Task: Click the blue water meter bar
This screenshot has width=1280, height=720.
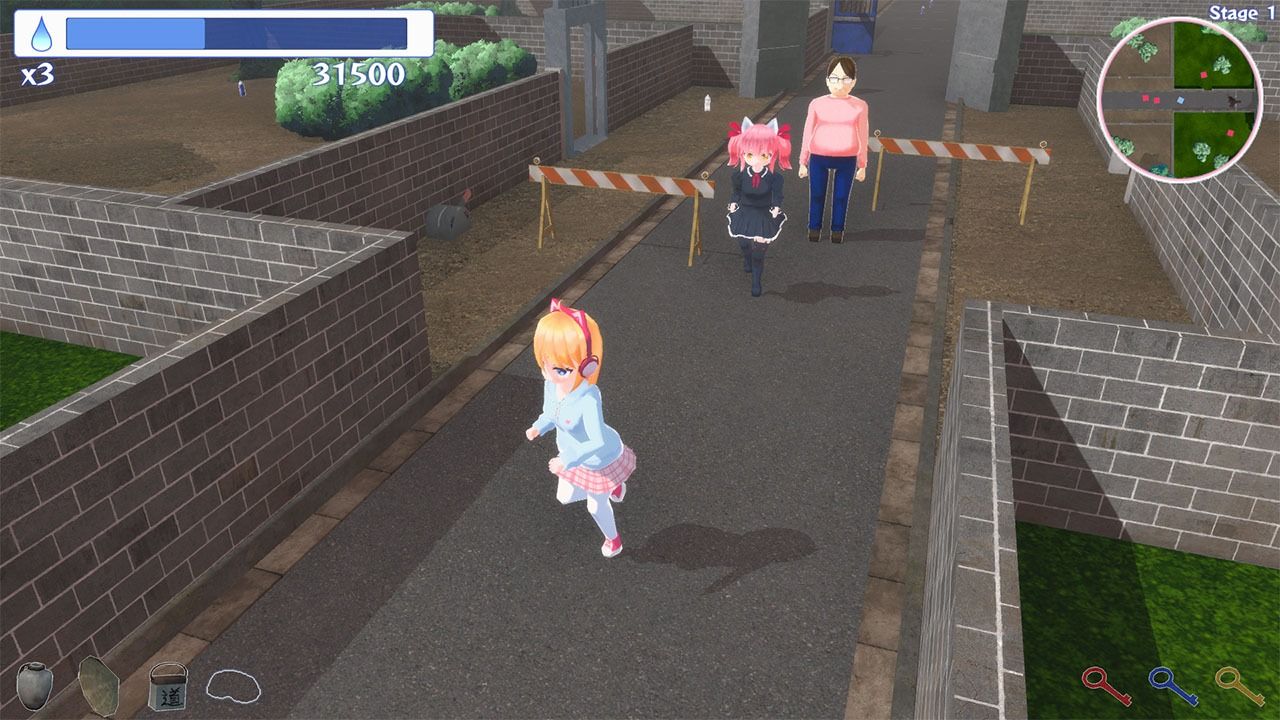Action: pyautogui.click(x=240, y=32)
